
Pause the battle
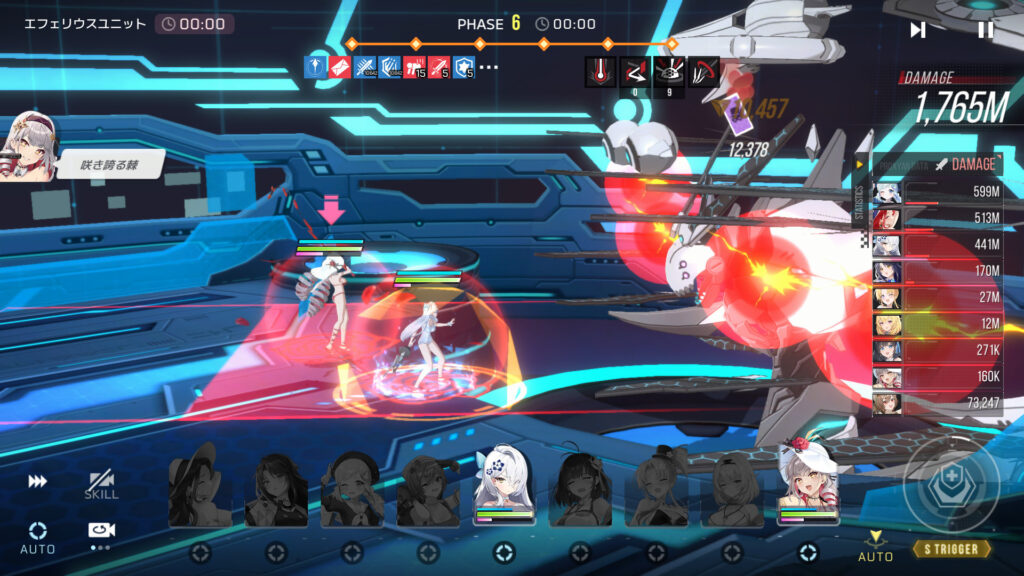[985, 30]
